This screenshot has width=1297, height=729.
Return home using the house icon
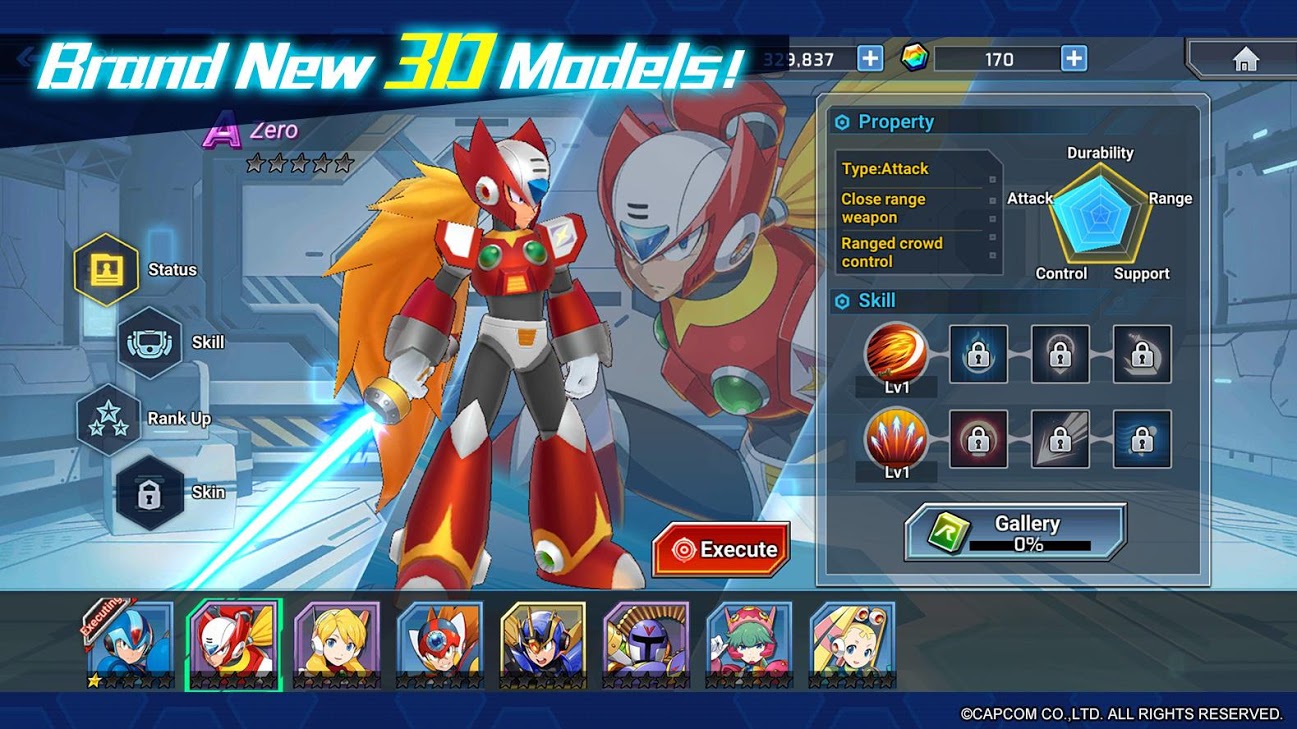(1246, 60)
